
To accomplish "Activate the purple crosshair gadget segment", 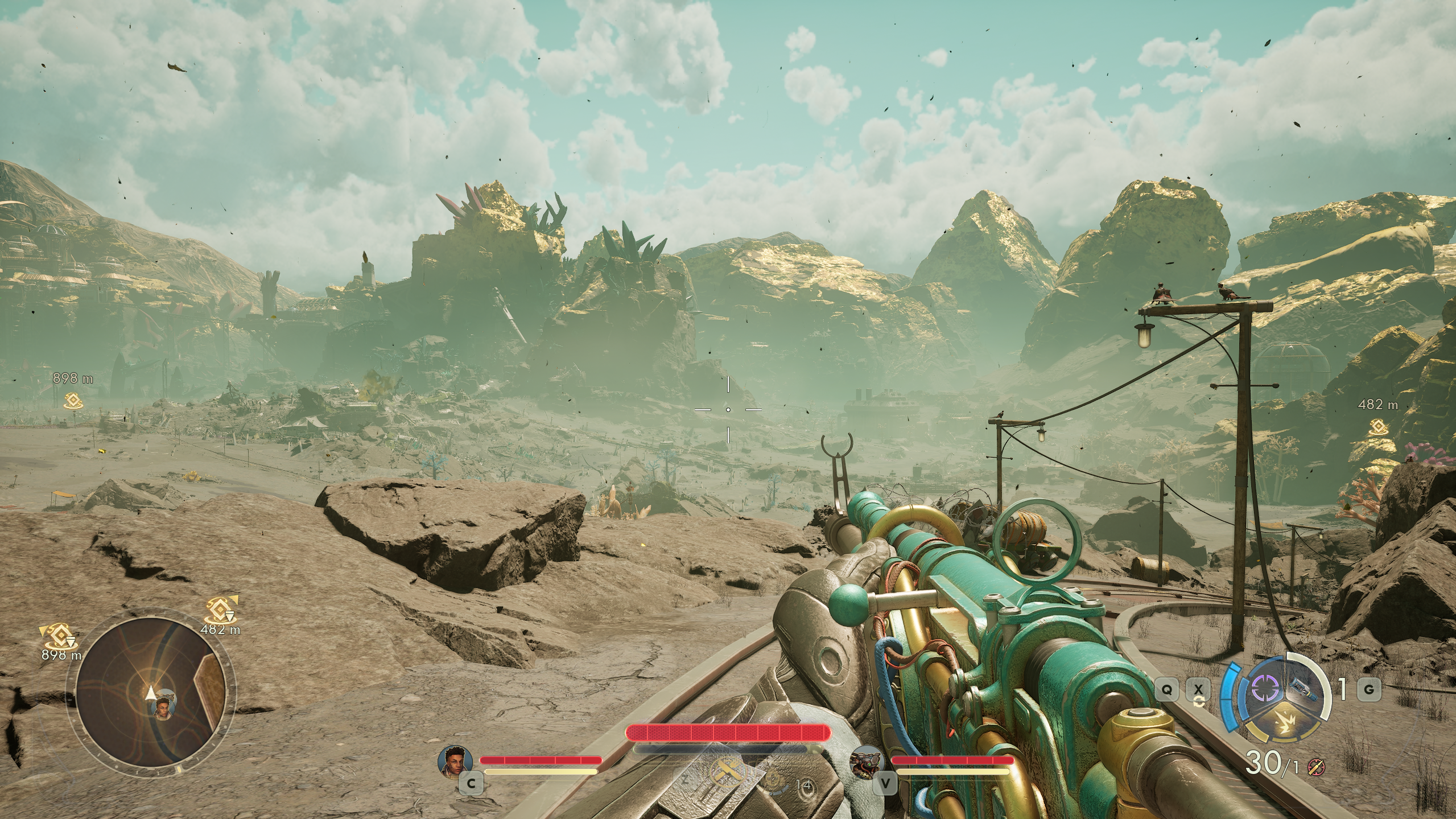I will click(x=1264, y=689).
